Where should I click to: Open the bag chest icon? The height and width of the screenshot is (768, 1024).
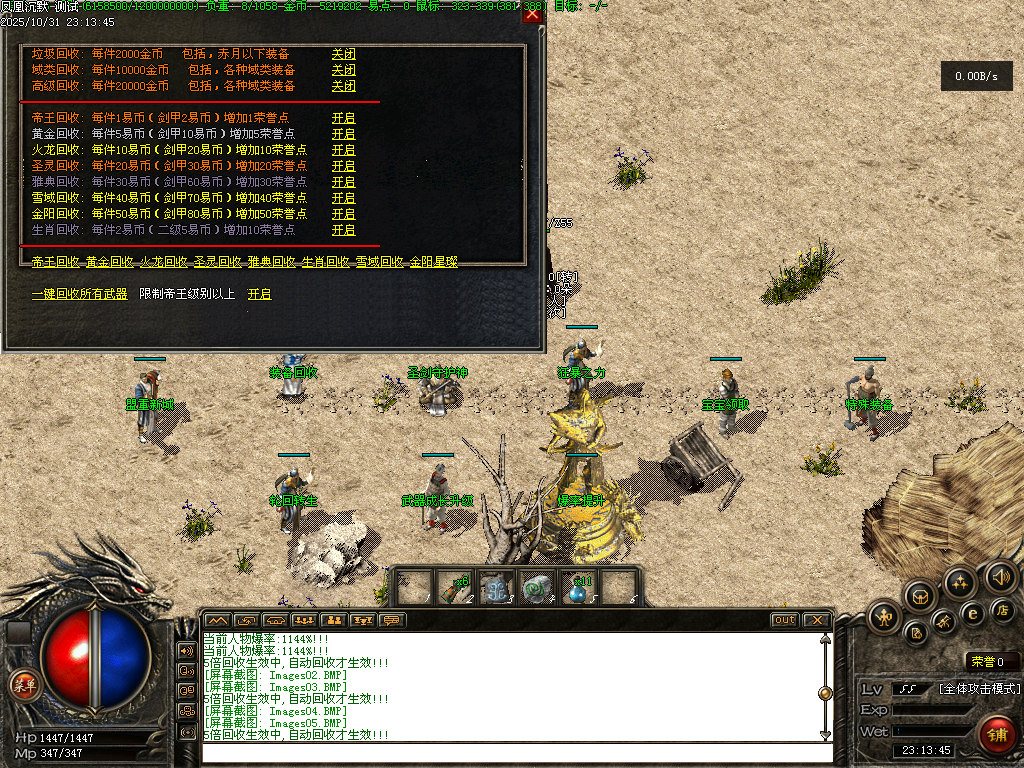(921, 597)
